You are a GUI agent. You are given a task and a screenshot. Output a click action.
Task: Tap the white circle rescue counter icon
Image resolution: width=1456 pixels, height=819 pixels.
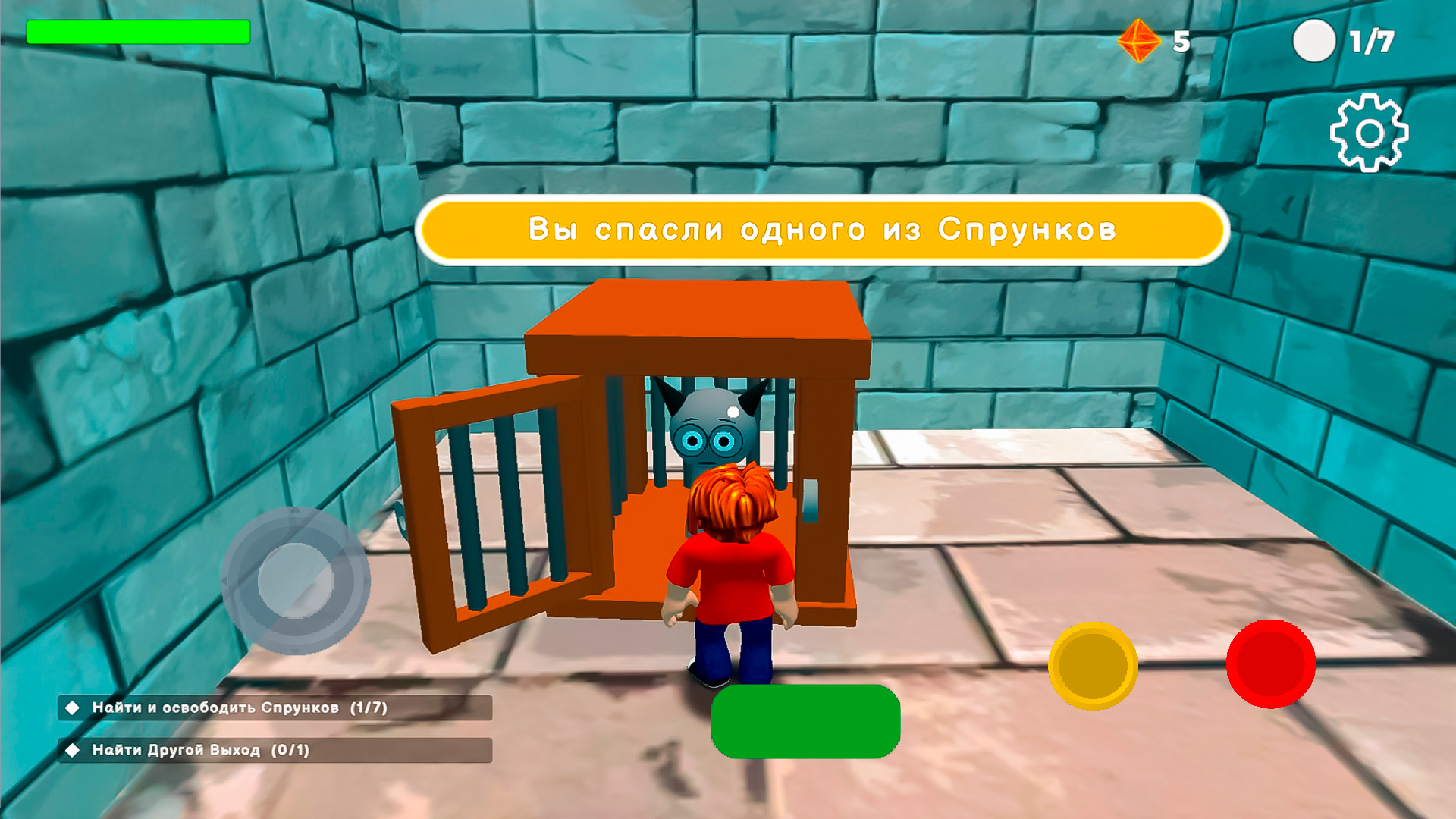[1314, 40]
